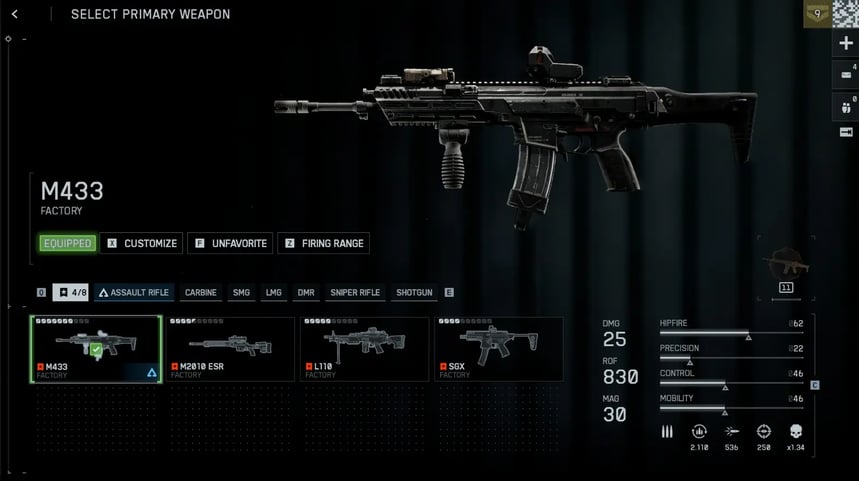The width and height of the screenshot is (859, 481).
Task: Click the plus icon in right sidebar
Action: (x=846, y=43)
